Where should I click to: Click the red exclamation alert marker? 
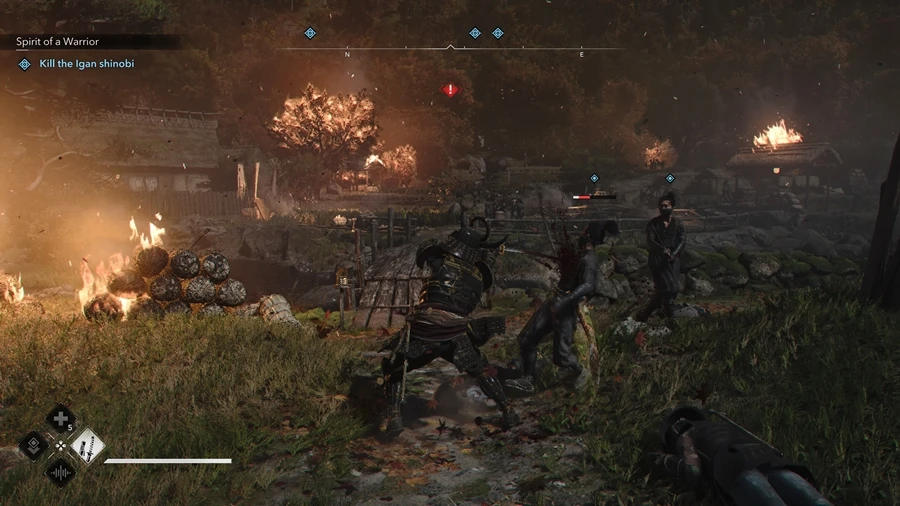(x=450, y=90)
